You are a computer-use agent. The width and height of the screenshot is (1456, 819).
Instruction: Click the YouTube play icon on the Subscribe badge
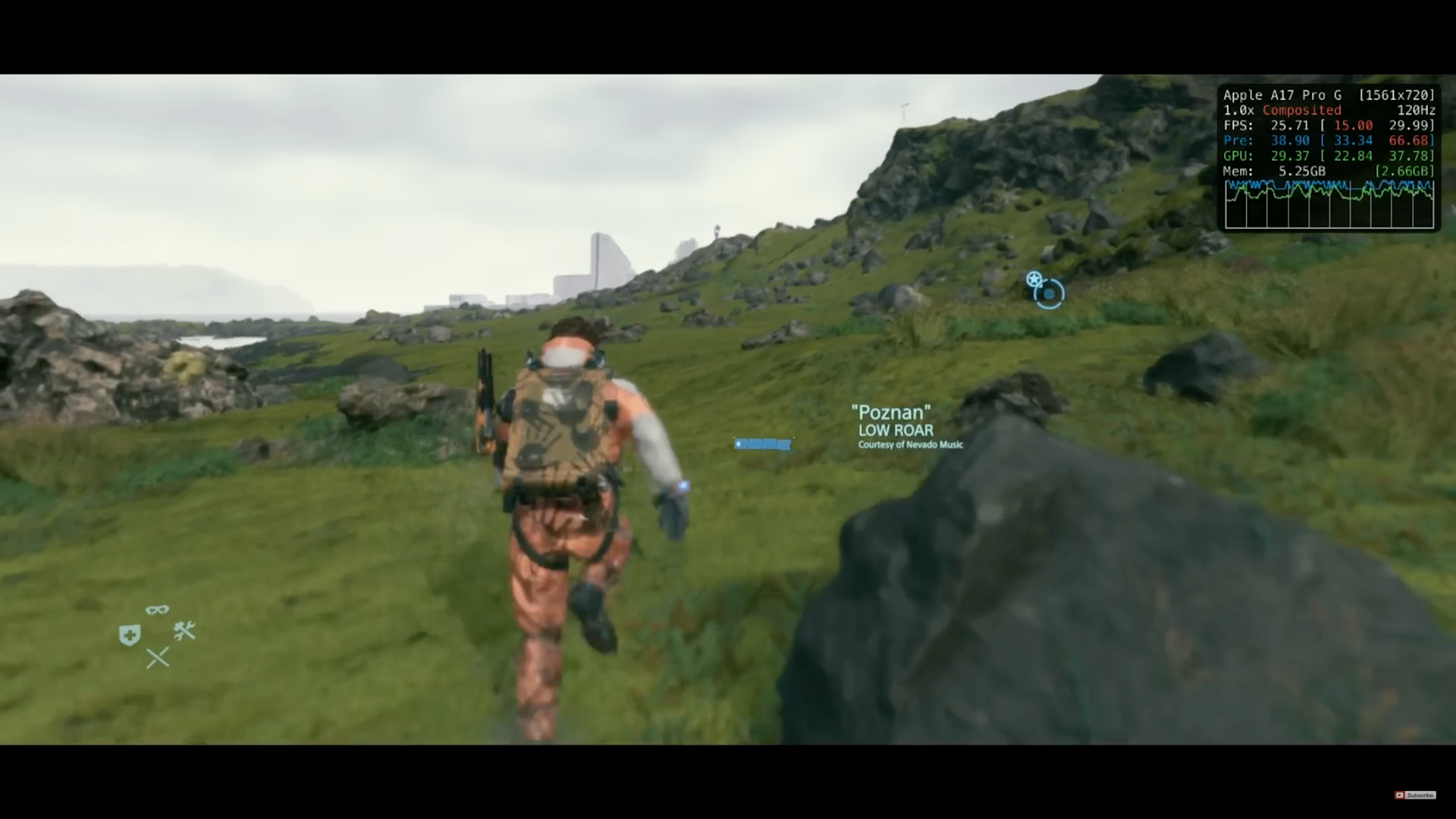point(1401,795)
